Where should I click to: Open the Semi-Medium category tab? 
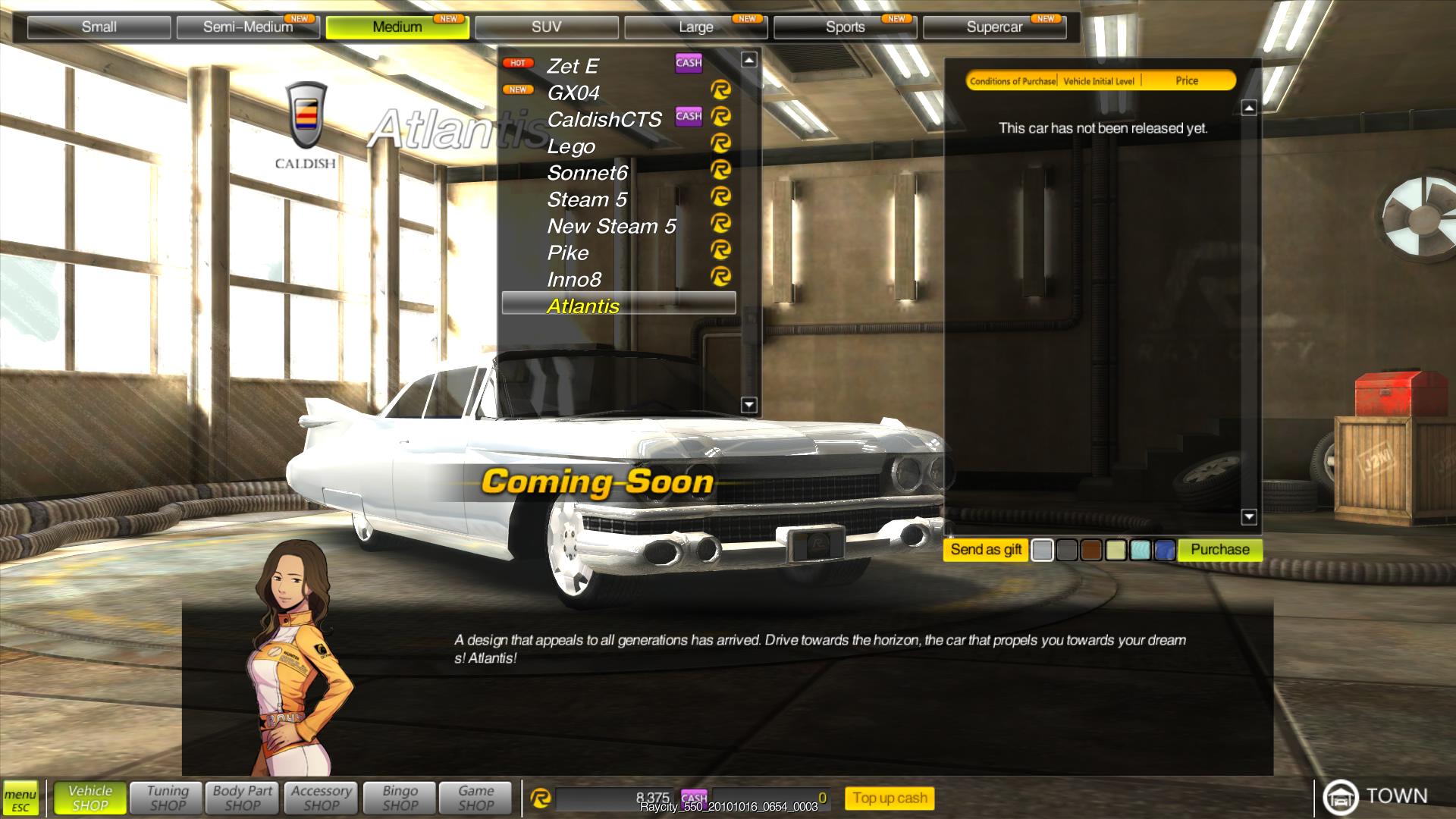pos(248,27)
